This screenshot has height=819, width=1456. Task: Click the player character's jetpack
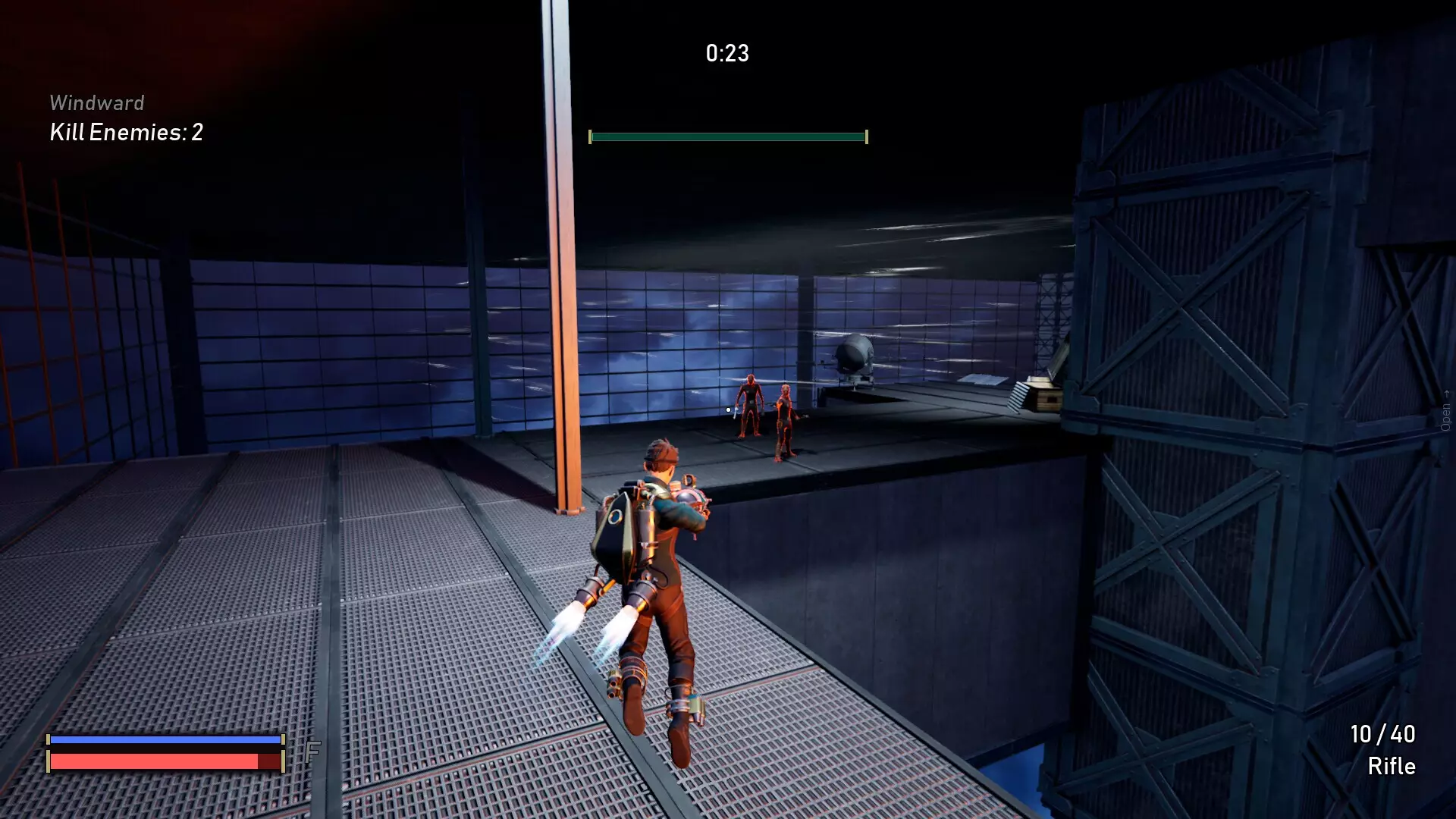pos(616,527)
